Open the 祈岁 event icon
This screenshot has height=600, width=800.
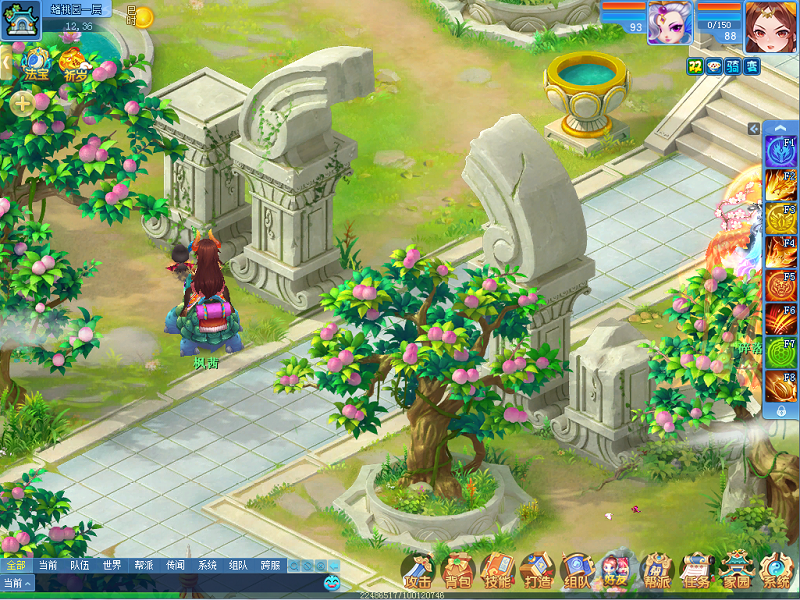(75, 62)
